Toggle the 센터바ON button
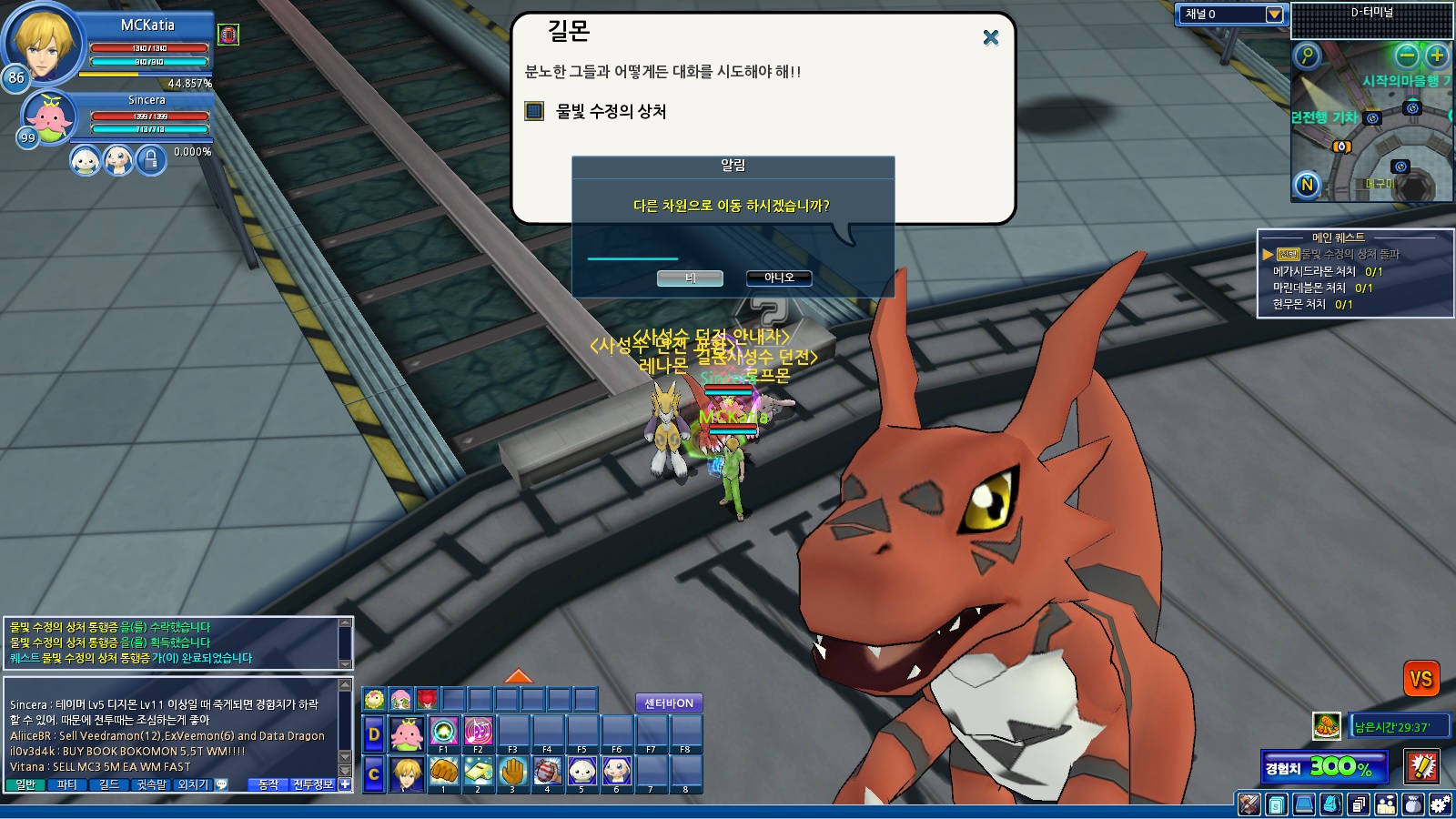The height and width of the screenshot is (819, 1456). coord(669,703)
